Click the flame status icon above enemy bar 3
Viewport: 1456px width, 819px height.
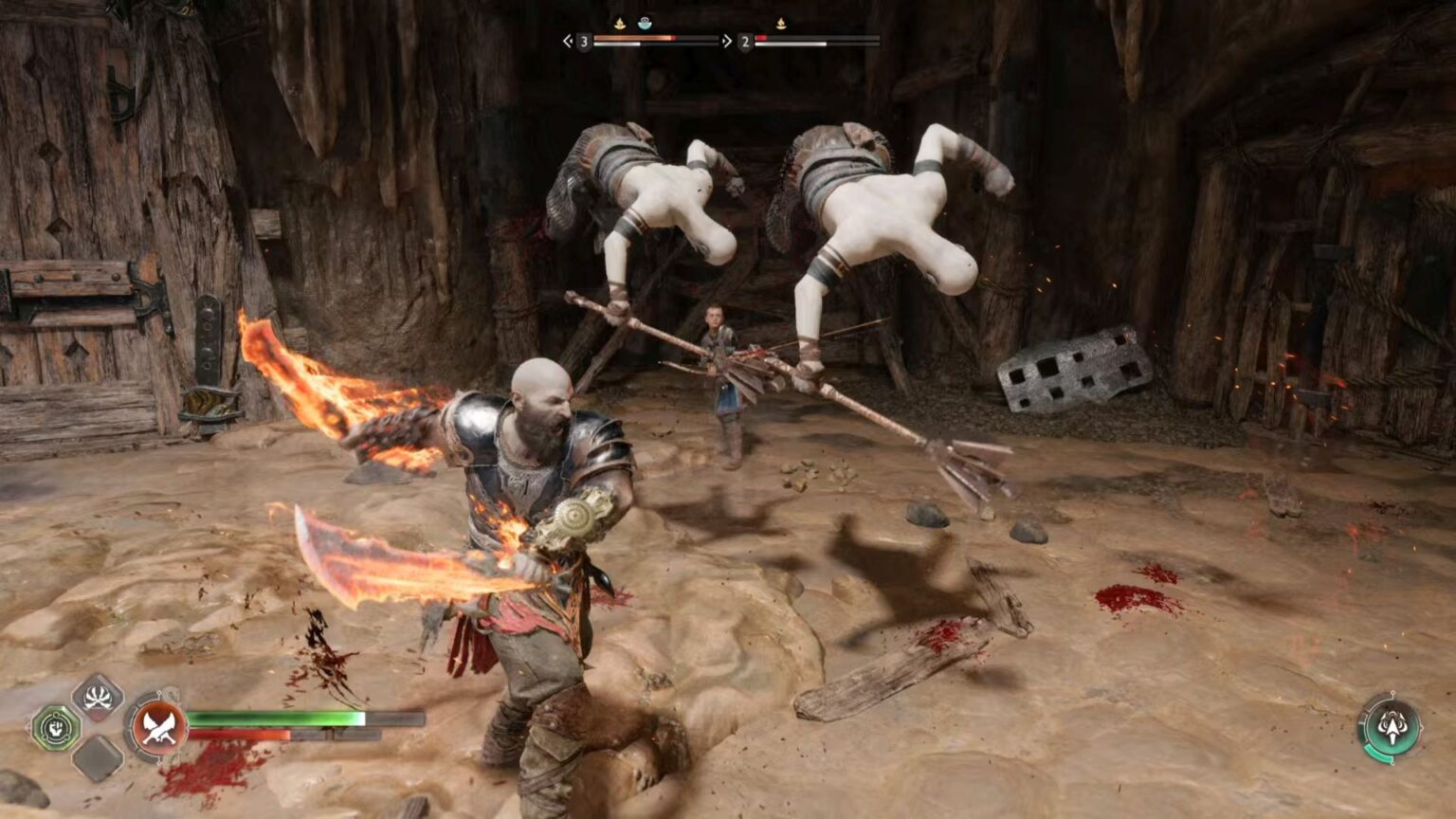pos(621,26)
